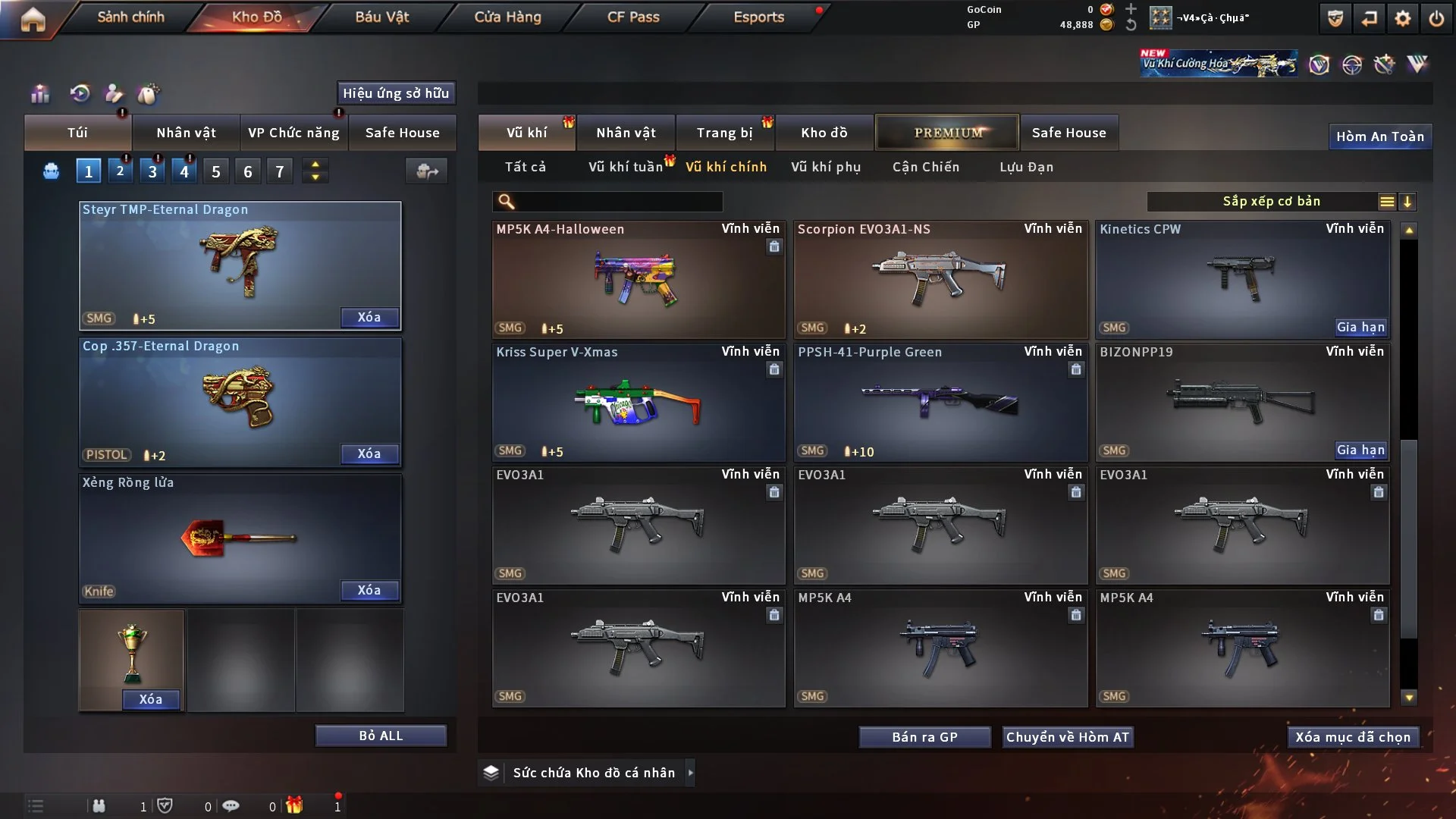
Task: Sell item with Bán ra GP
Action: coord(924,737)
